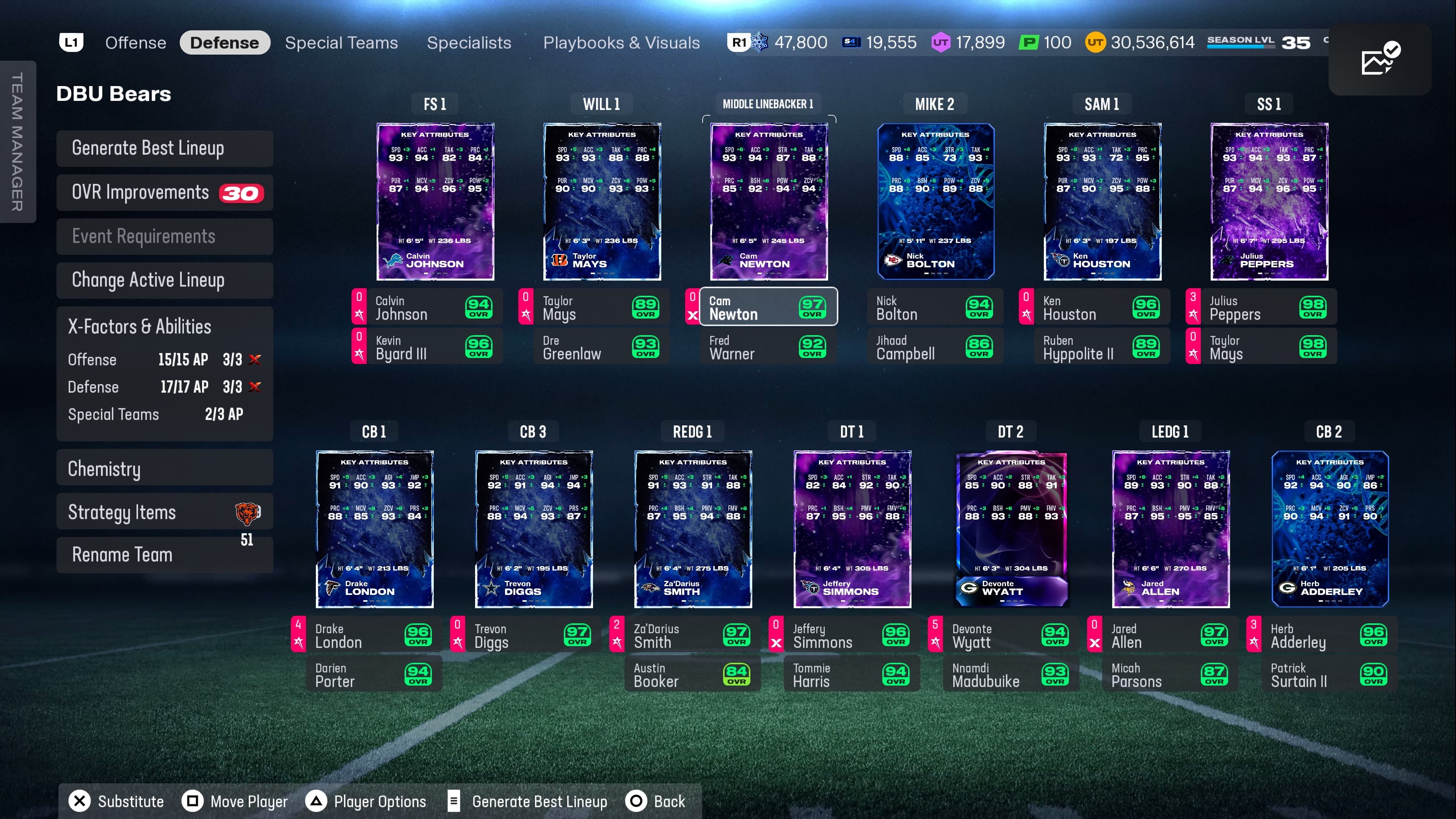Open the Team Manager side tab
The height and width of the screenshot is (819, 1456).
17,142
